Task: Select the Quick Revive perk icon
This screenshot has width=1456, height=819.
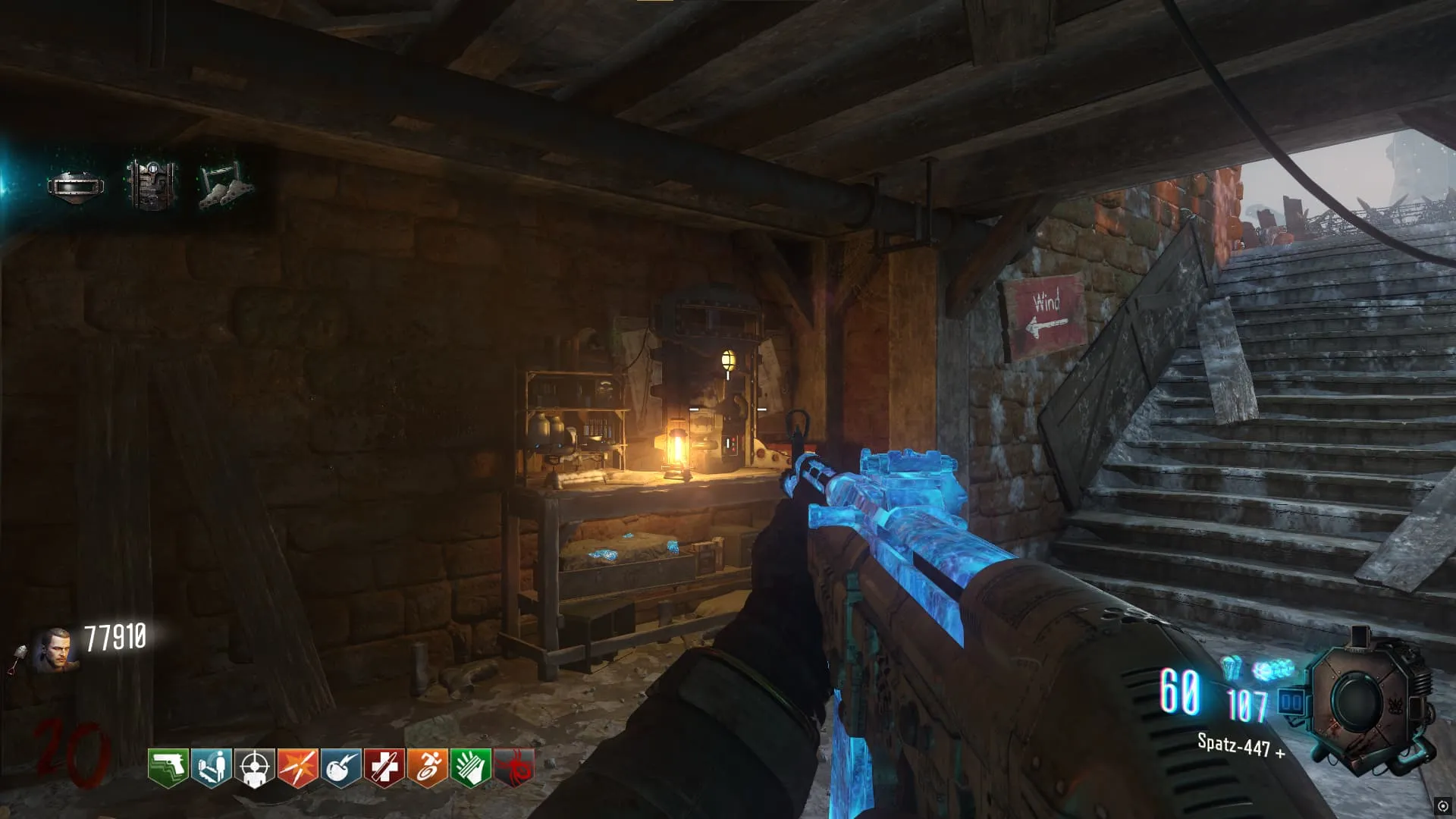Action: pyautogui.click(x=212, y=767)
